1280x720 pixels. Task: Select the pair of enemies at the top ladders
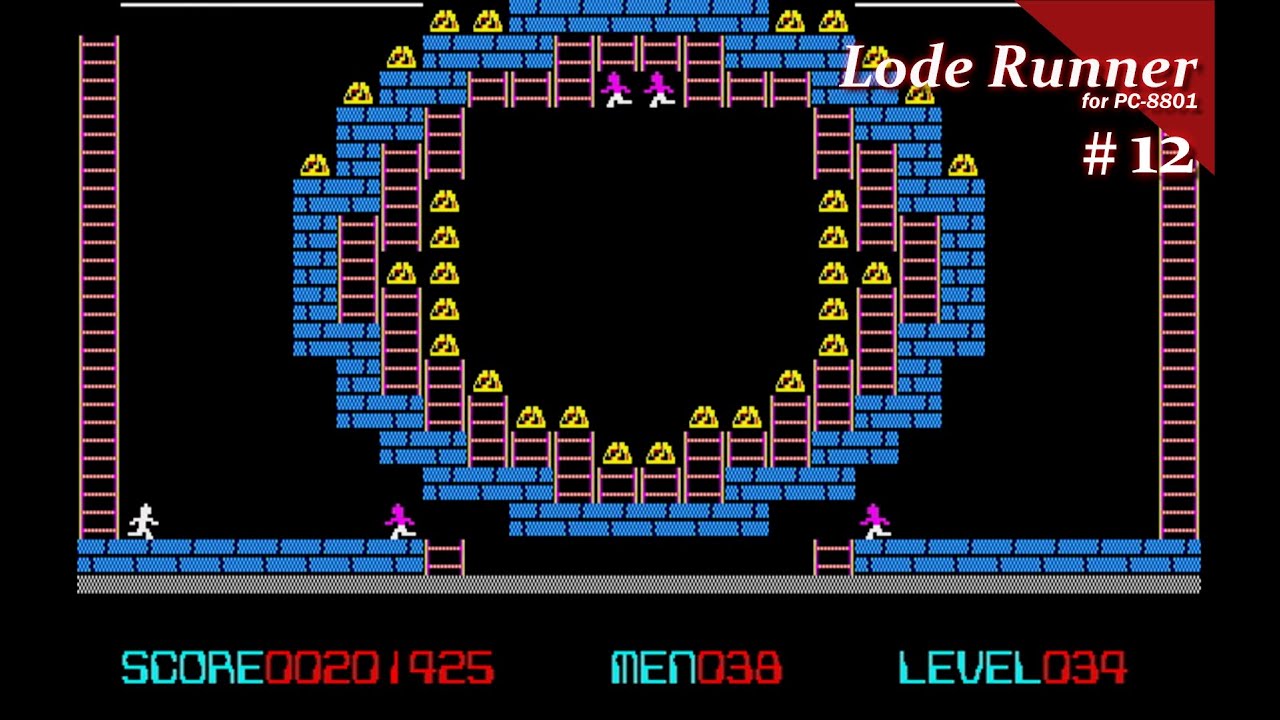[x=637, y=90]
